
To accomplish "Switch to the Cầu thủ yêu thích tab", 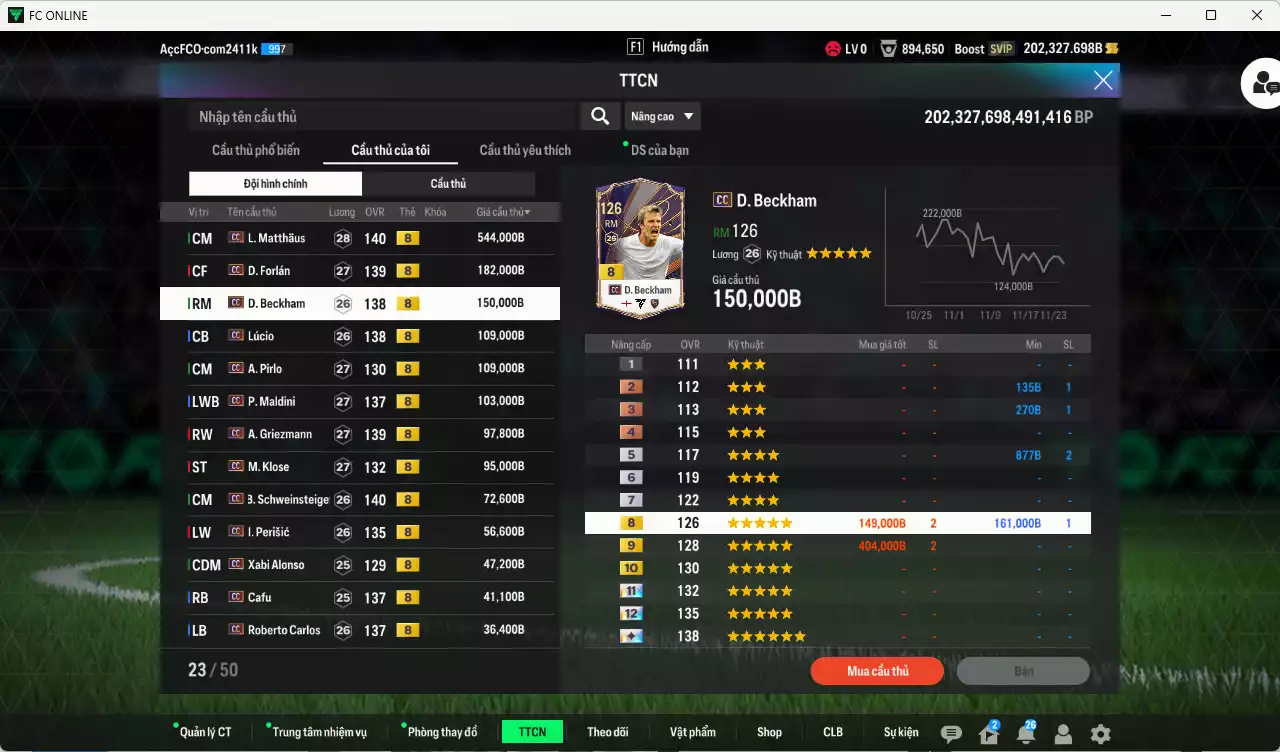I will [x=523, y=150].
